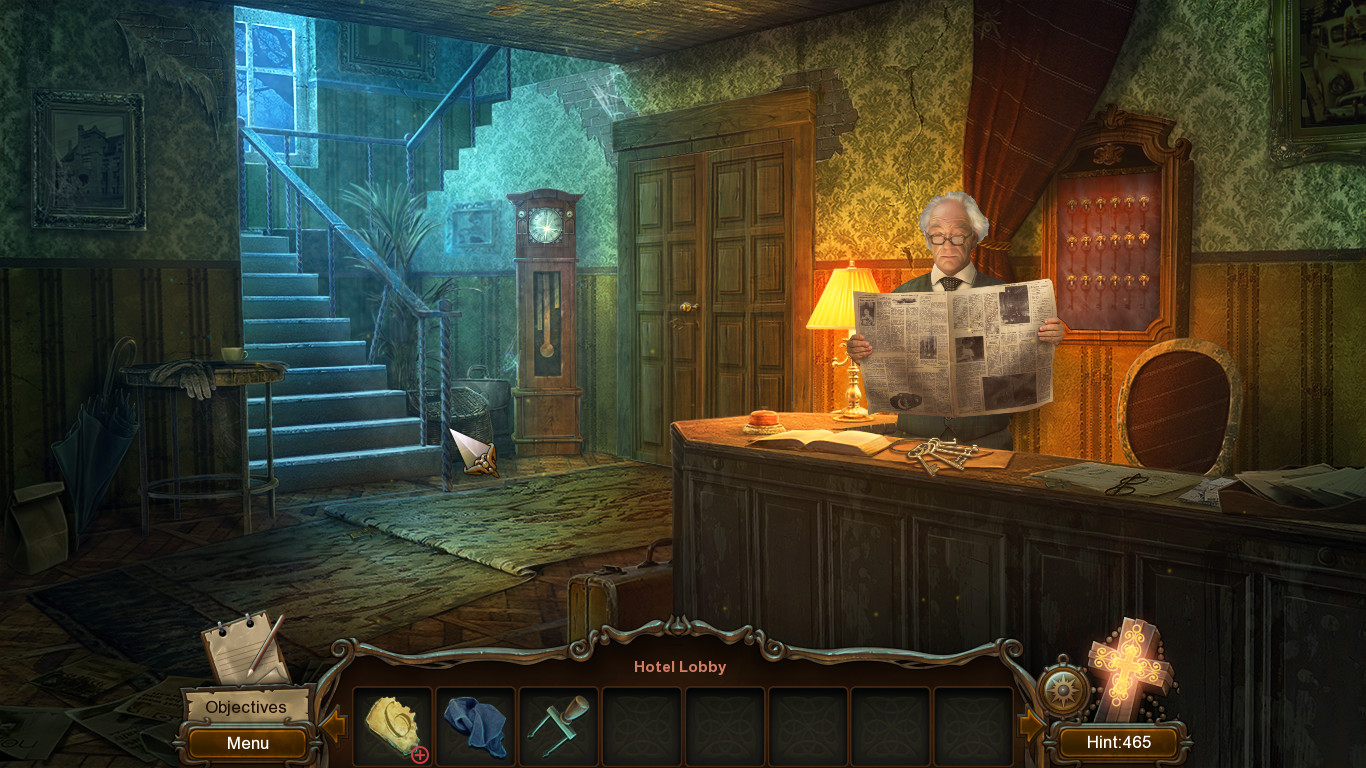
Task: Click the Hotel Lobby scene label
Action: [x=680, y=666]
